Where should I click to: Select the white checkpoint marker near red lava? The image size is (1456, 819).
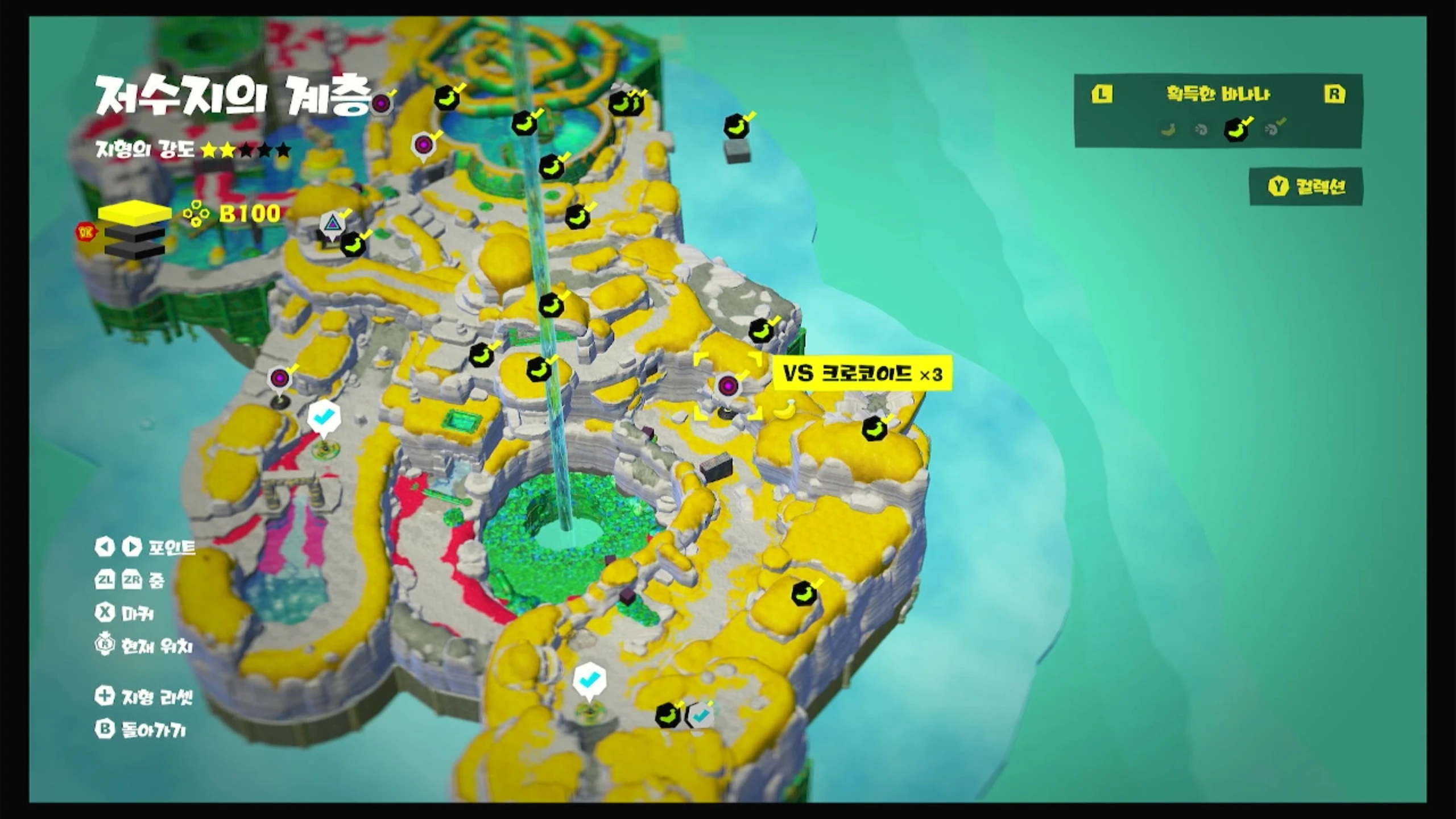(x=324, y=418)
